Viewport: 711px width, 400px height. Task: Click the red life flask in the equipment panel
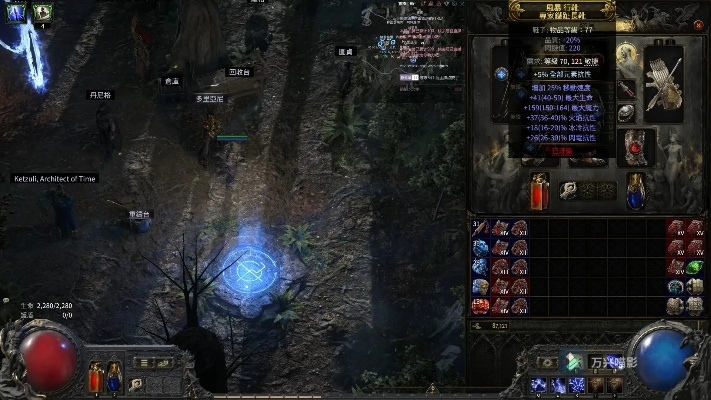(539, 189)
